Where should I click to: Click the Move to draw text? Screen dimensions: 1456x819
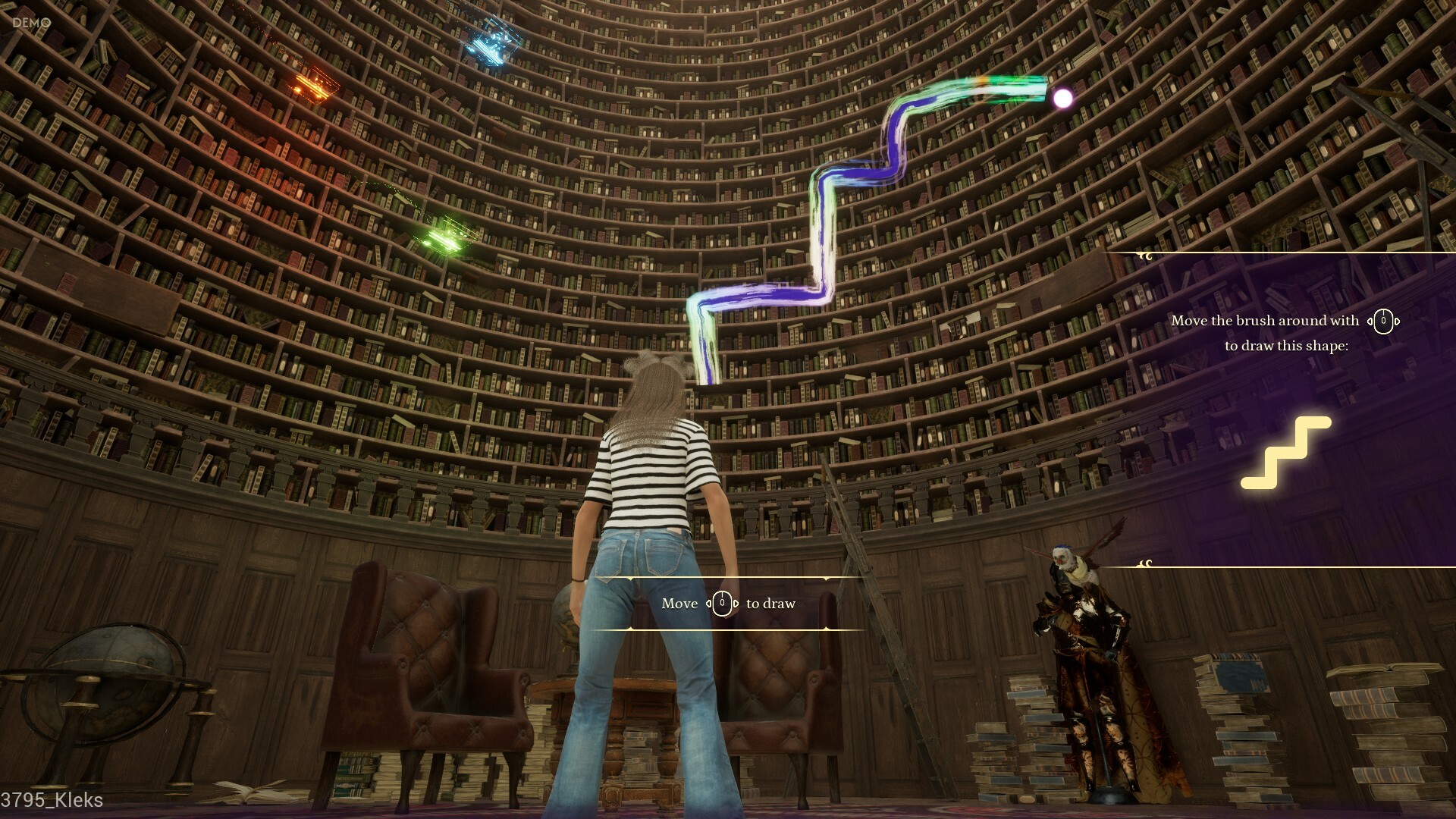tap(680, 604)
